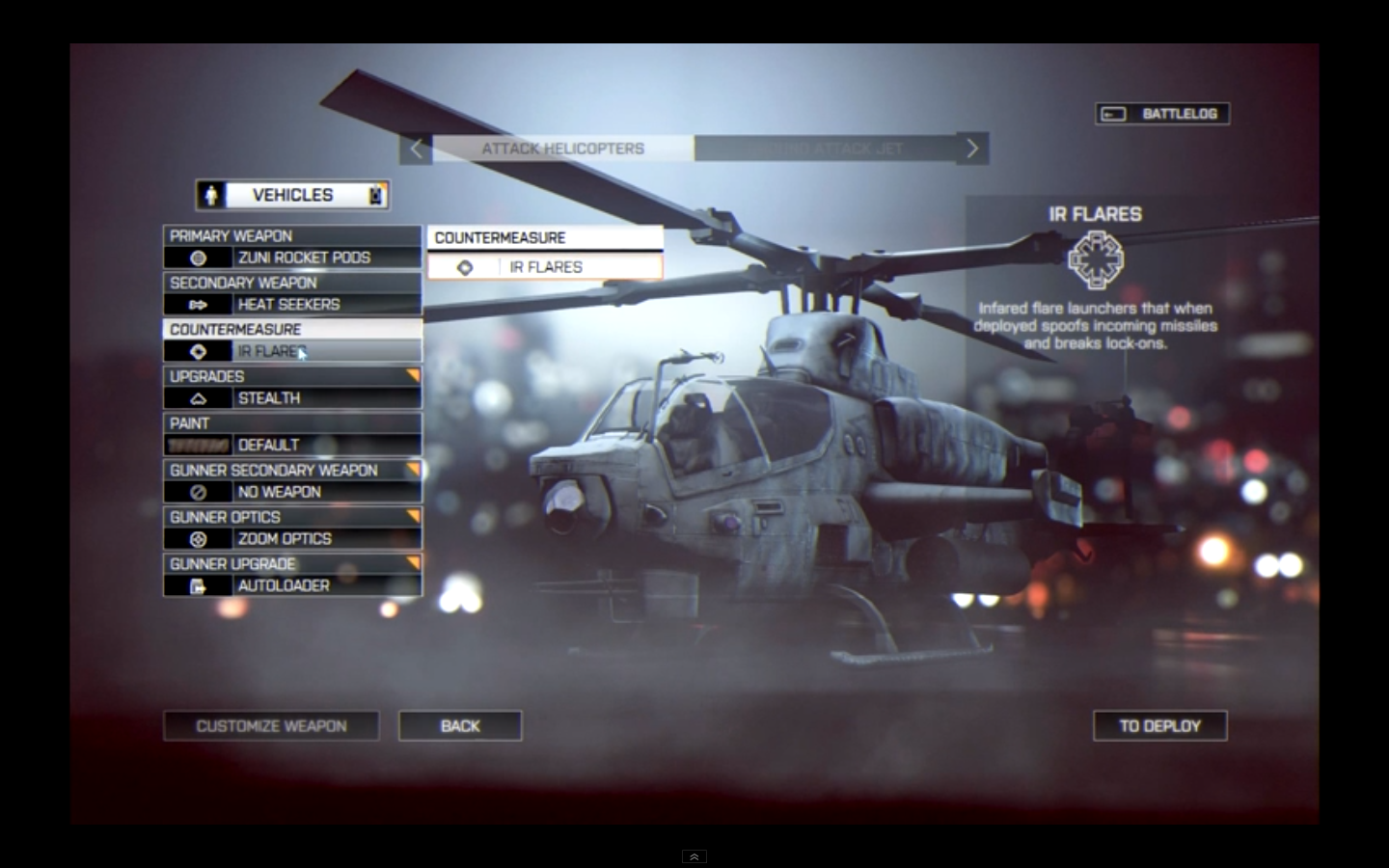This screenshot has height=868, width=1389.
Task: Select the Zoom Optics scope icon
Action: pos(199,539)
